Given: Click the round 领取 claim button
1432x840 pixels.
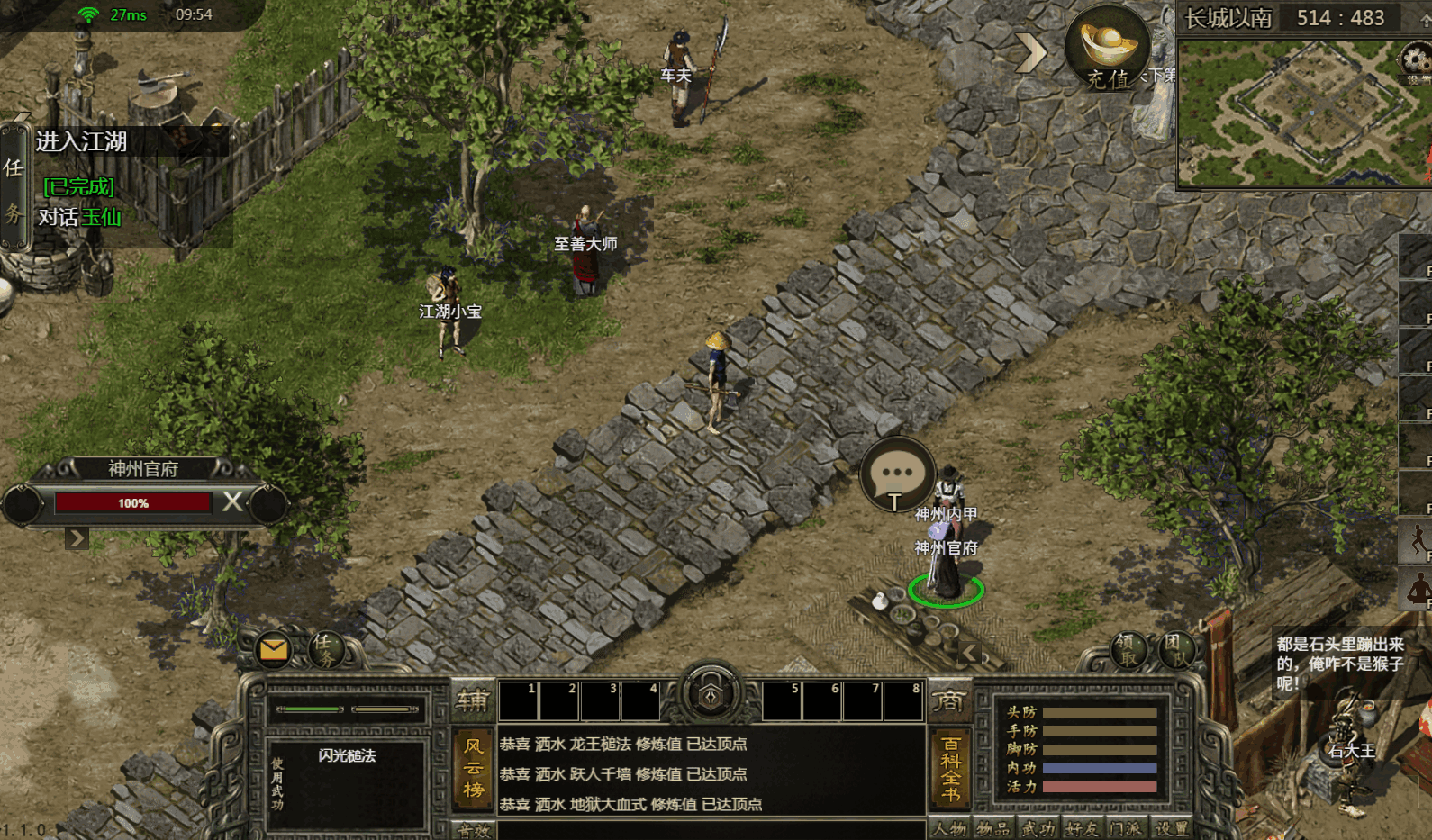Looking at the screenshot, I should coord(1127,649).
